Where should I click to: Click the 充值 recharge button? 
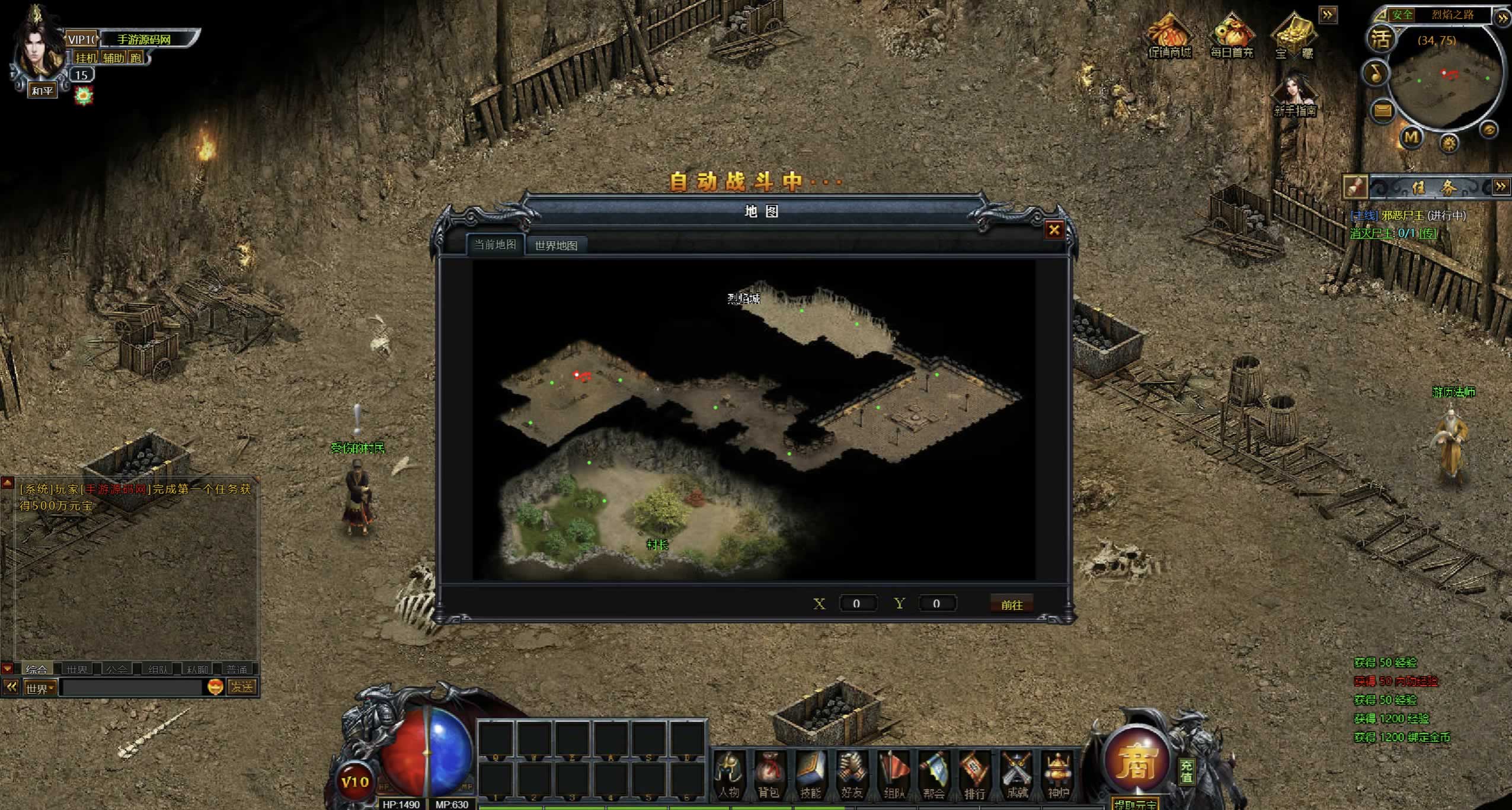1186,771
